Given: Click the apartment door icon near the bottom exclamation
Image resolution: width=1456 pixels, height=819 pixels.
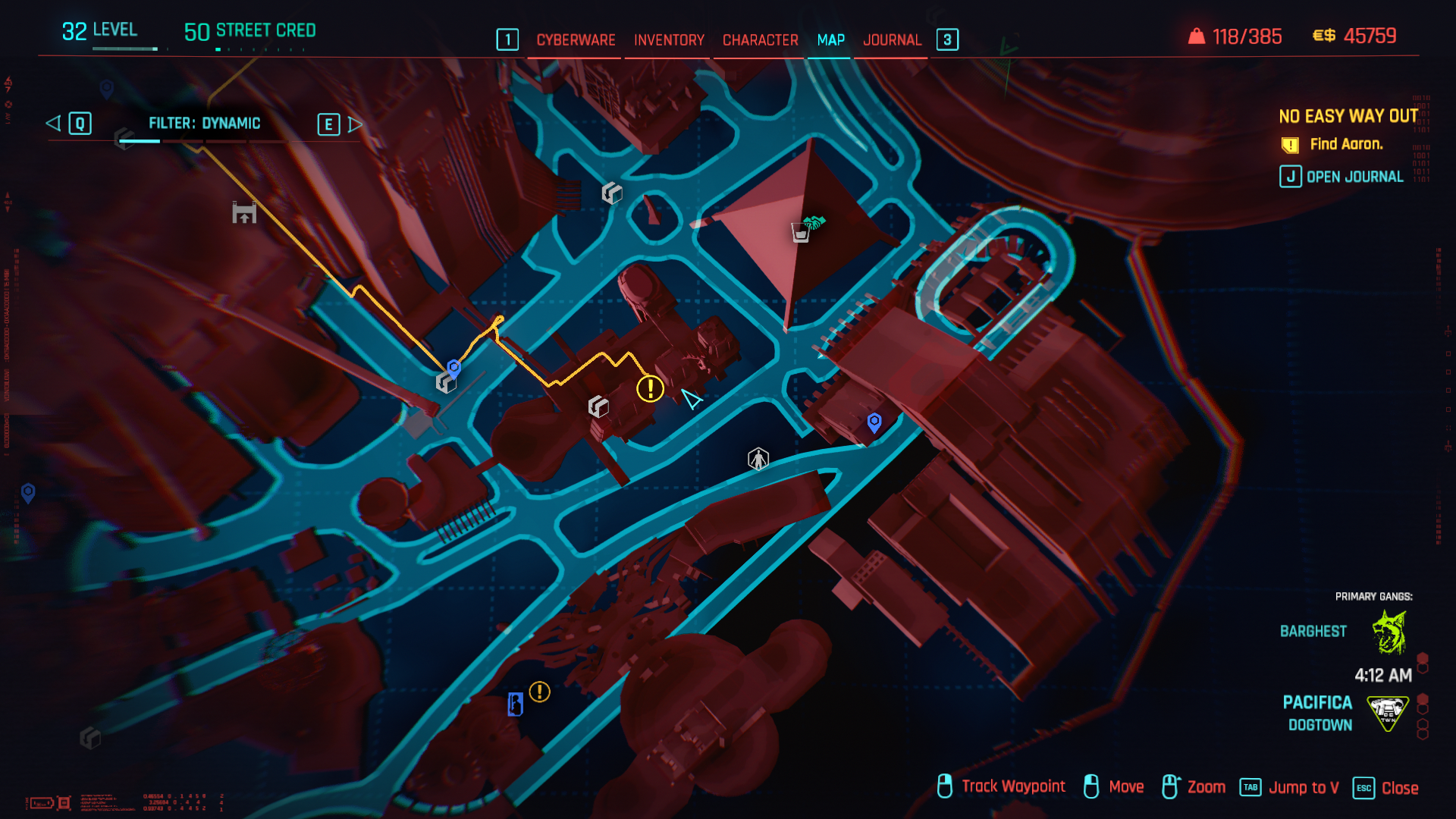Looking at the screenshot, I should [x=515, y=705].
